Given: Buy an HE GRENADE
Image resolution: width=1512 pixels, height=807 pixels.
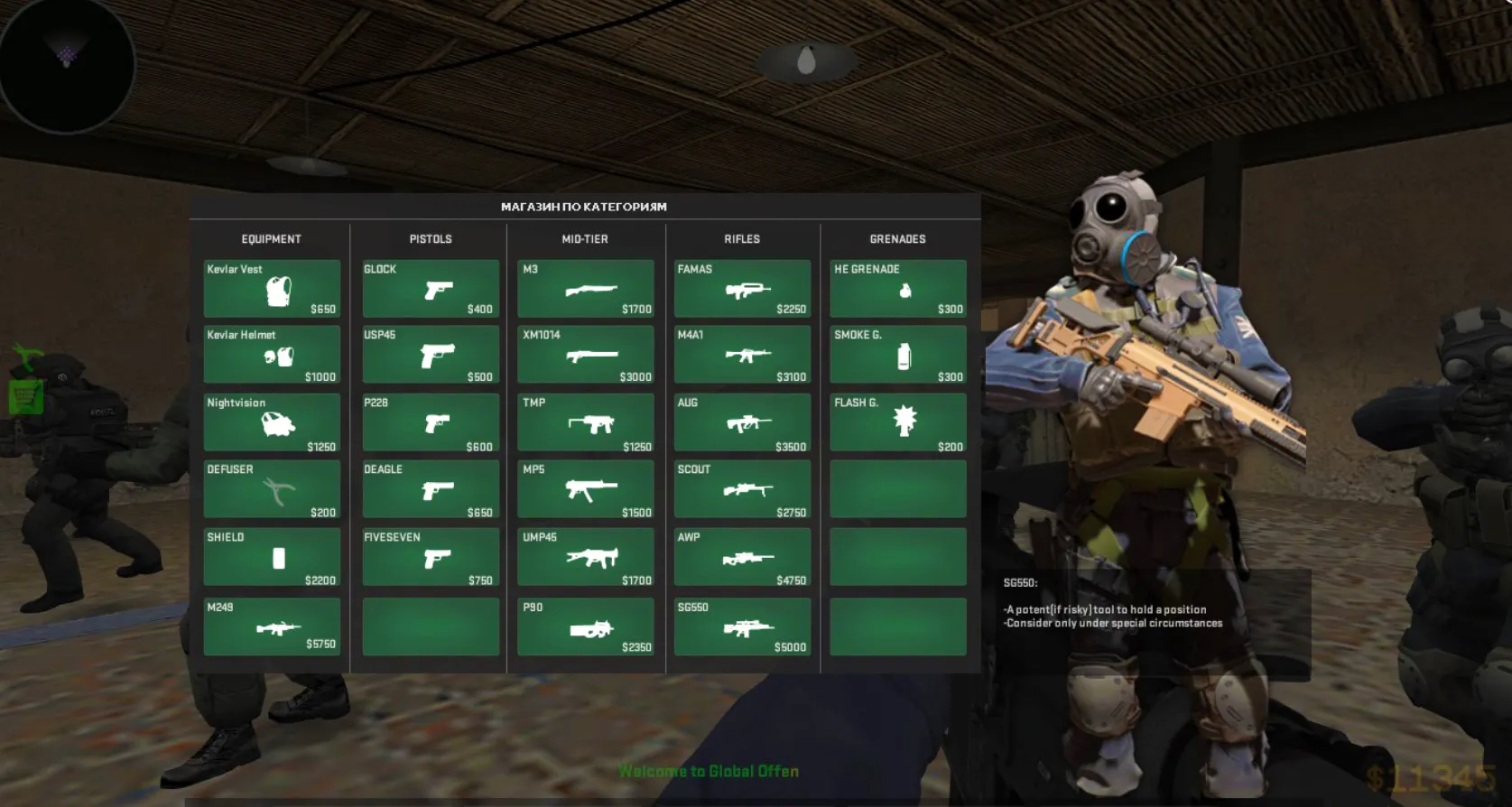Looking at the screenshot, I should click(x=898, y=289).
